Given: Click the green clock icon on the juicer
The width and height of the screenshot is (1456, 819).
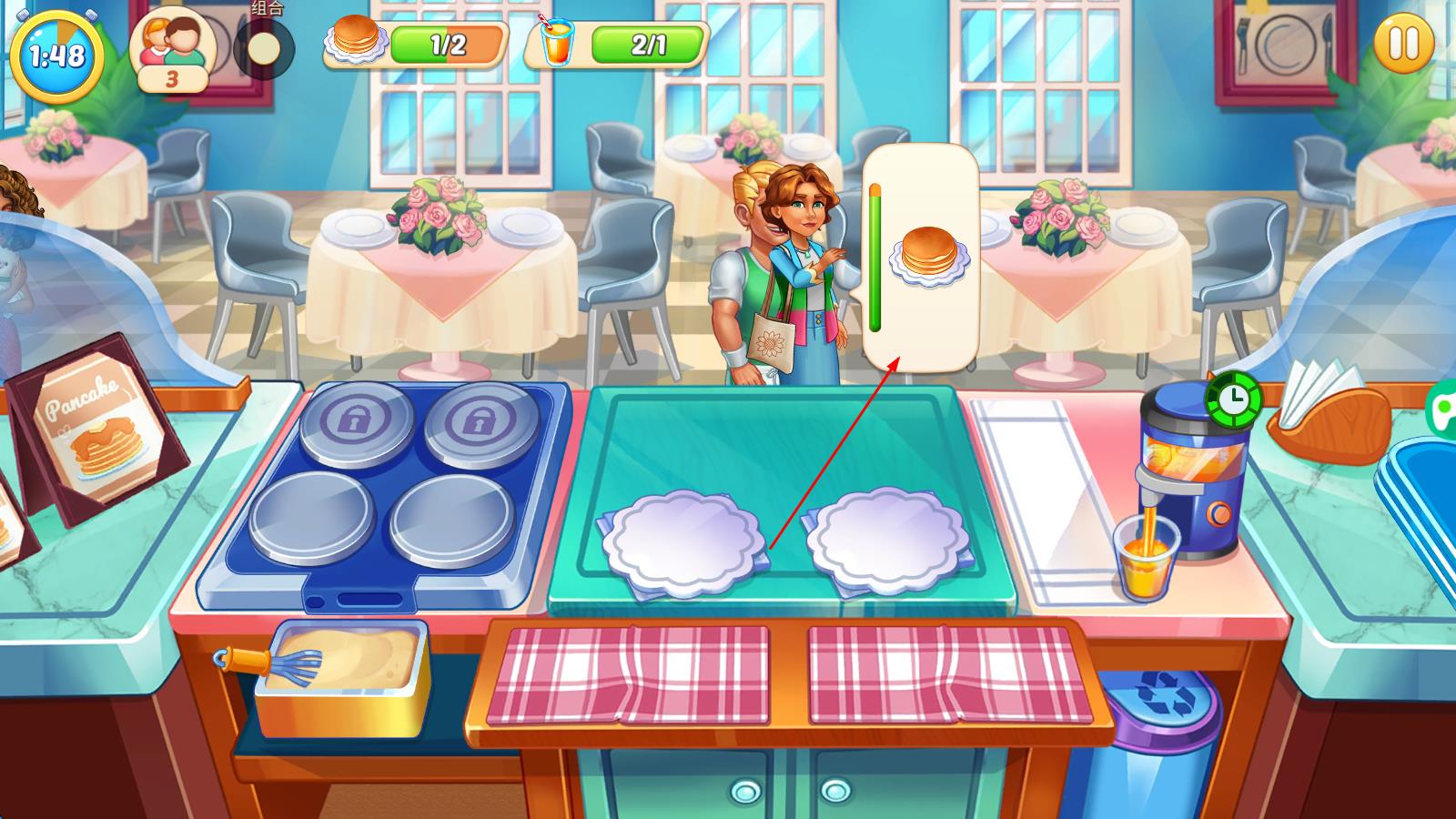Looking at the screenshot, I should coord(1233,398).
